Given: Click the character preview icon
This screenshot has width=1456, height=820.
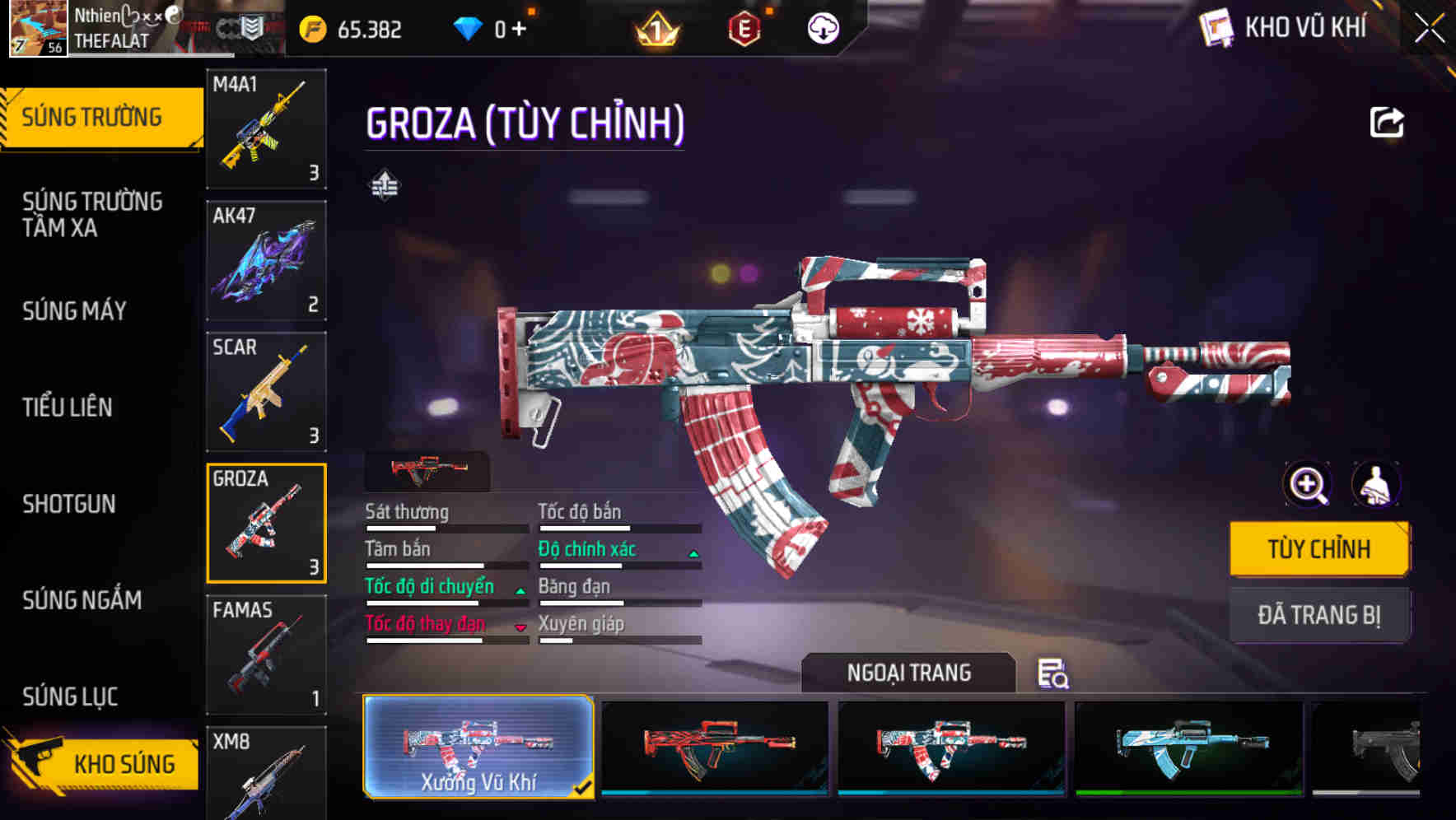Looking at the screenshot, I should click(1376, 484).
